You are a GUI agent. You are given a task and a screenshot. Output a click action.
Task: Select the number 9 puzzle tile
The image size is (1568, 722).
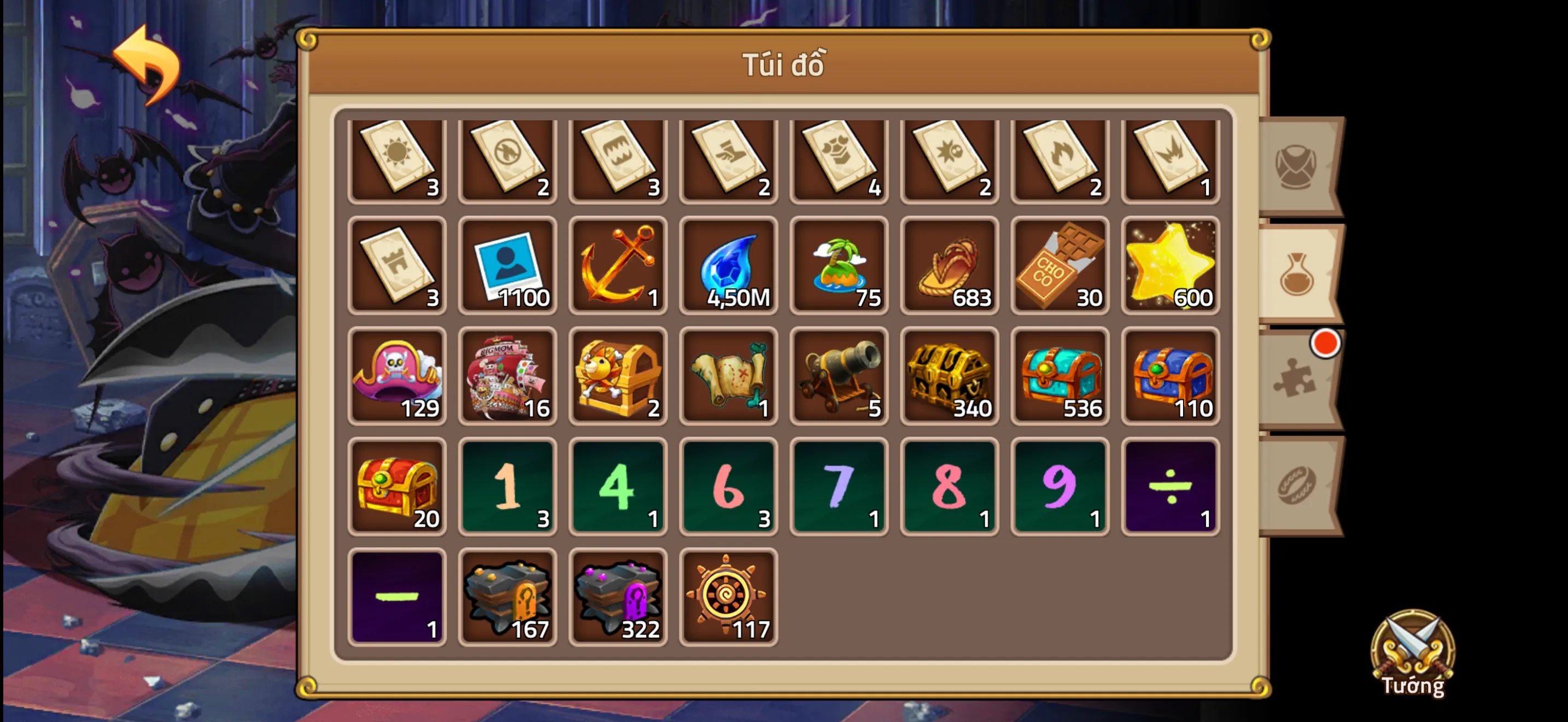1060,486
